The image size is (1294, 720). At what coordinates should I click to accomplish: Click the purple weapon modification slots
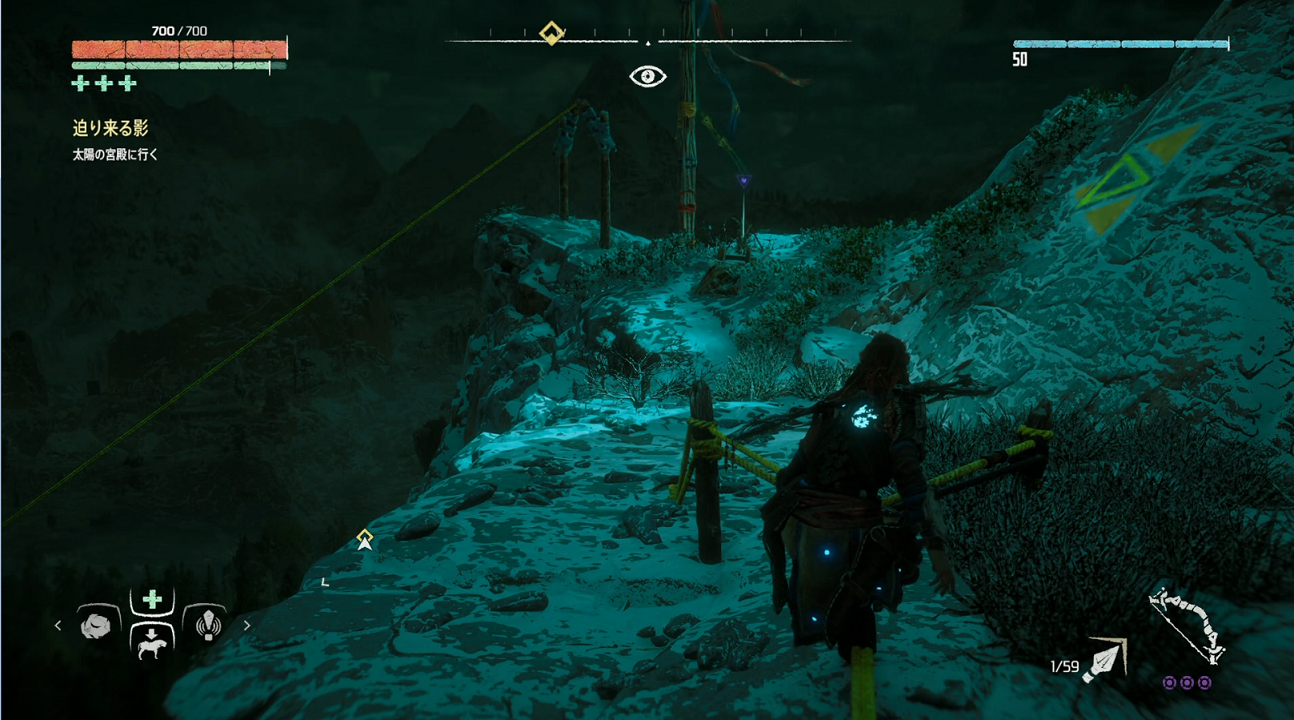coord(1187,682)
